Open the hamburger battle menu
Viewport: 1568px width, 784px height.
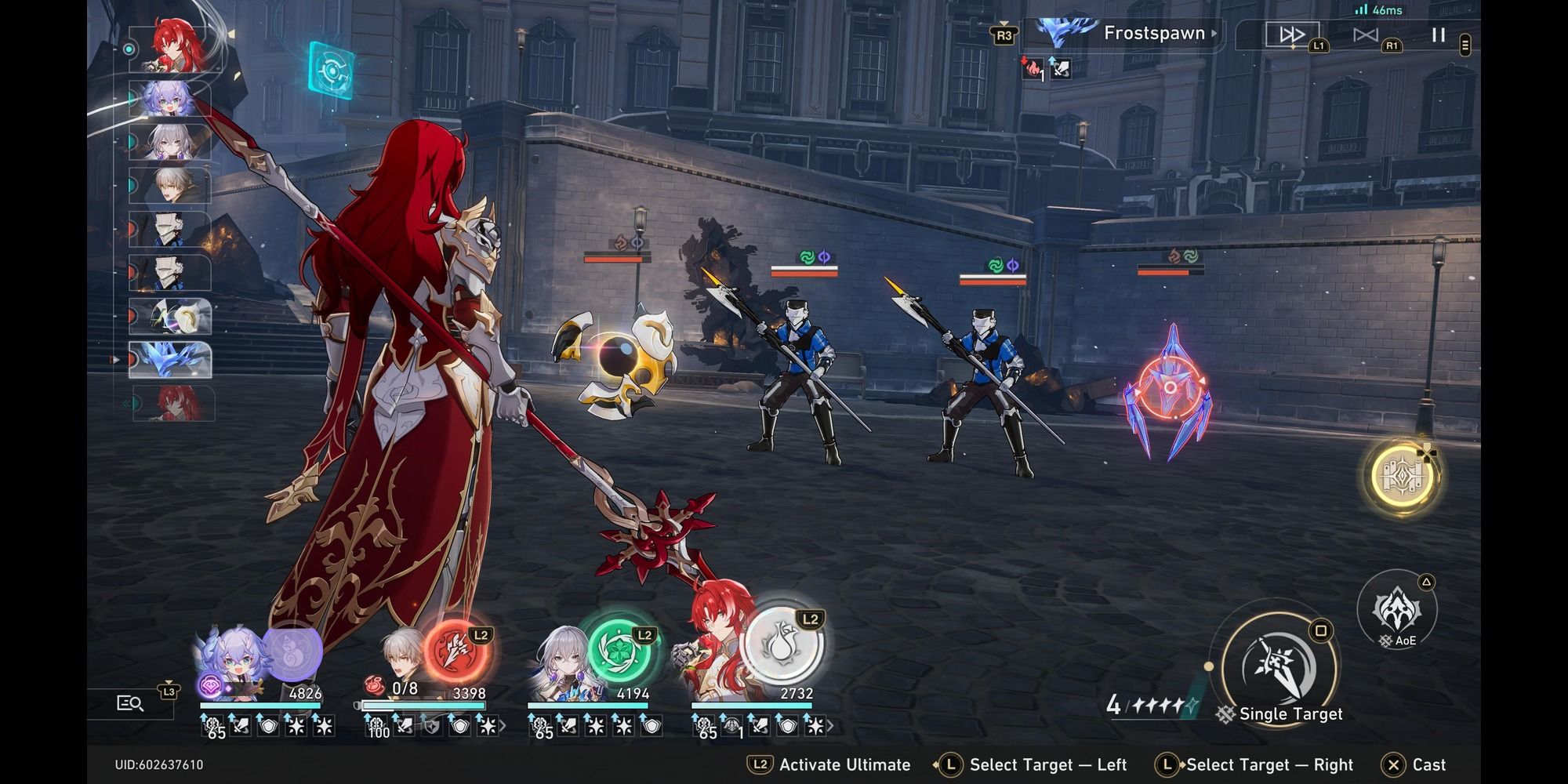pos(1466,43)
